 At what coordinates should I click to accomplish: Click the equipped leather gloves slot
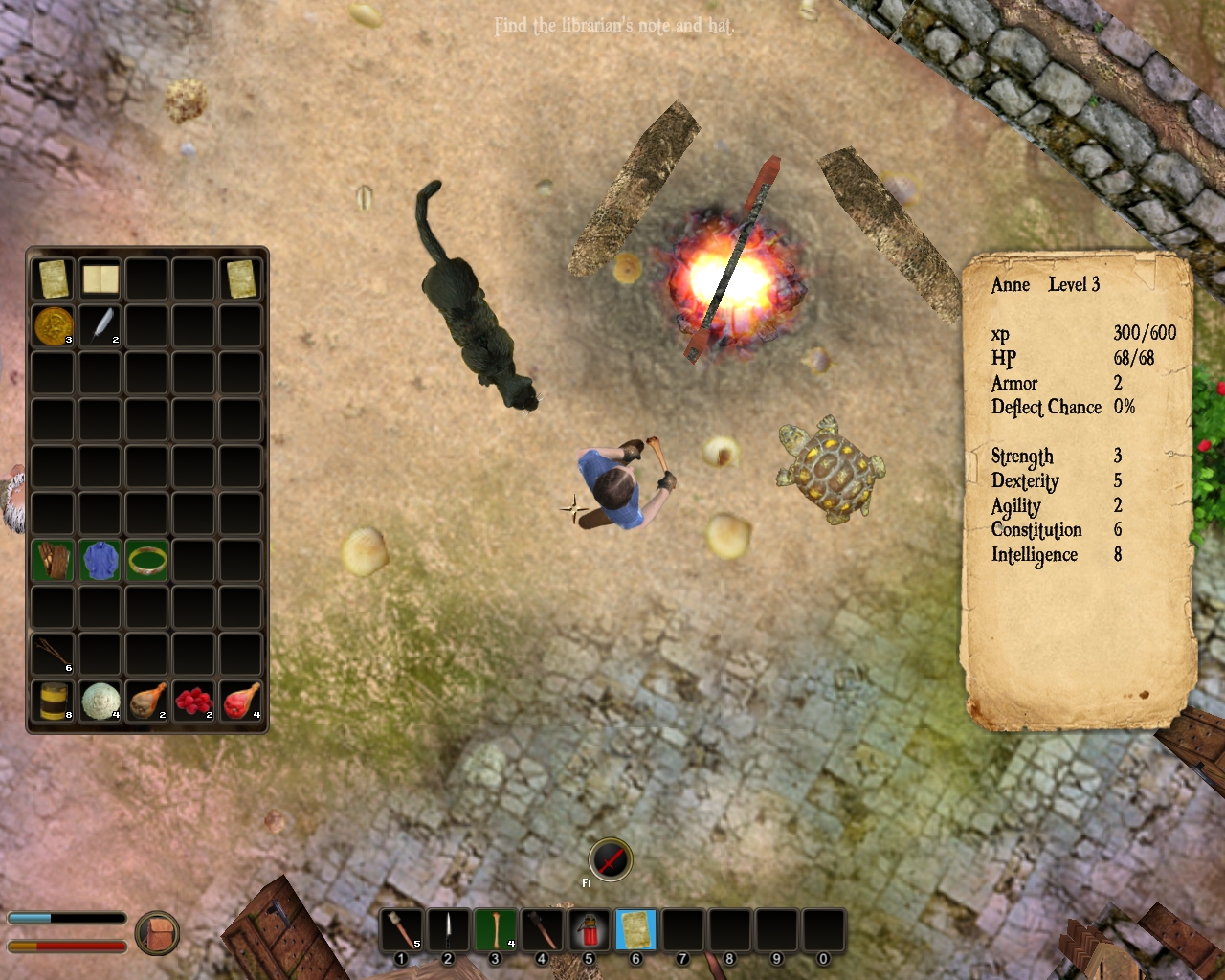53,561
